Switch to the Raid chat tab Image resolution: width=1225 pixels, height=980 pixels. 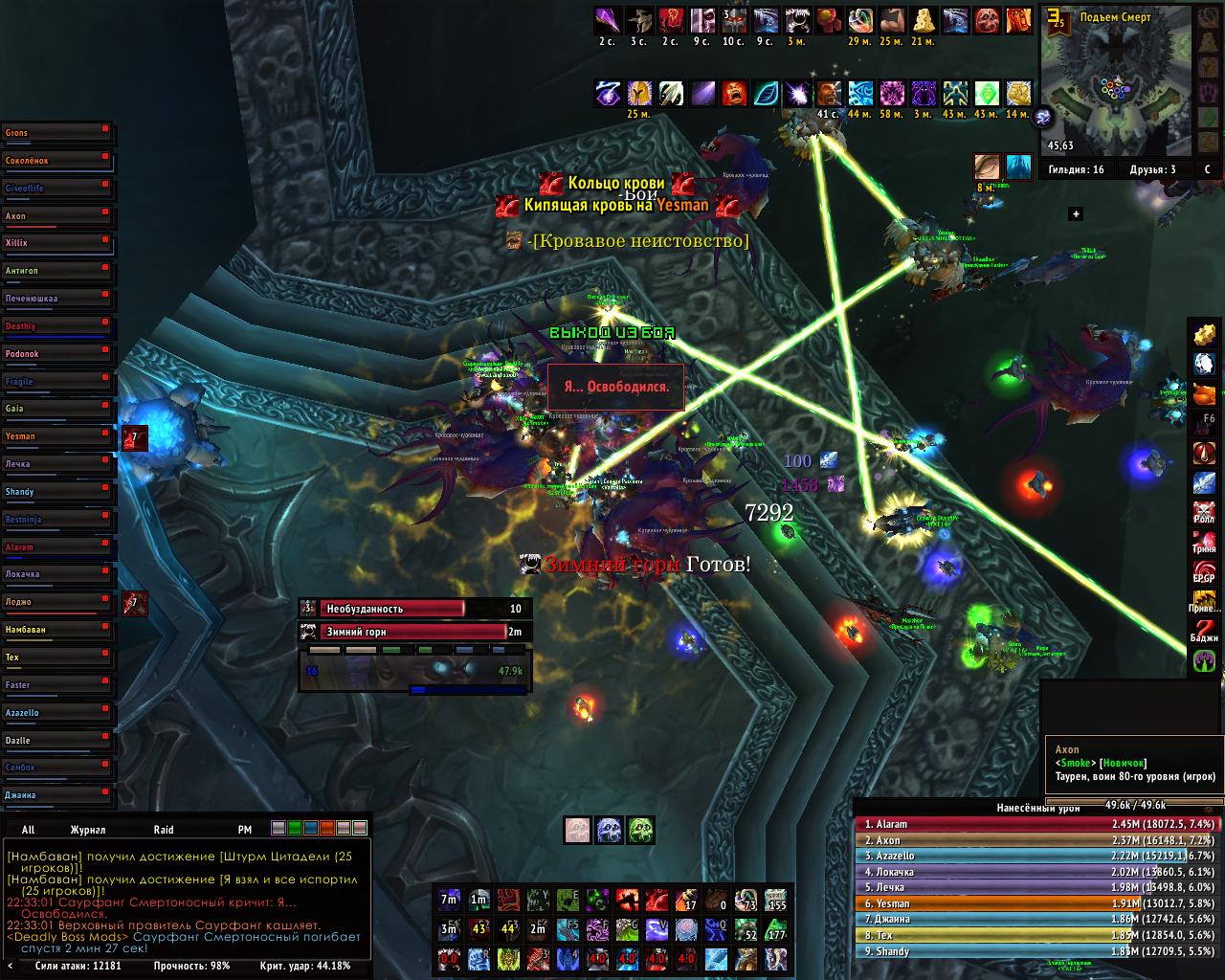pyautogui.click(x=164, y=830)
